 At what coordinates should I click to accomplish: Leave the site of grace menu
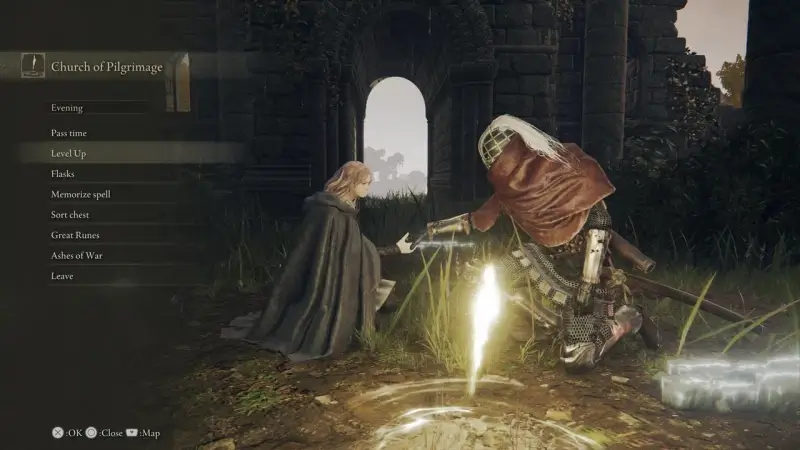[62, 276]
